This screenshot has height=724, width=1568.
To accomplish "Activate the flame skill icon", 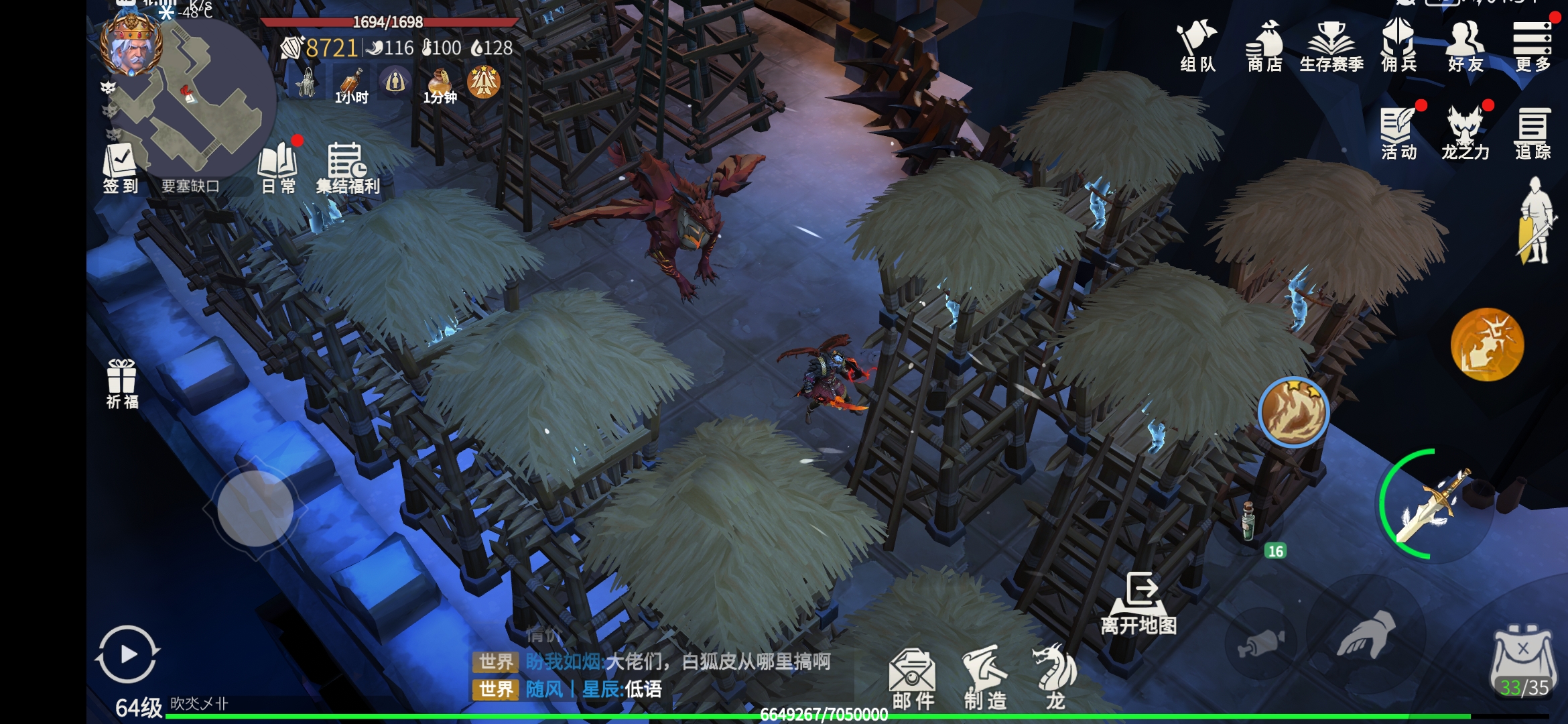I will coord(1293,412).
